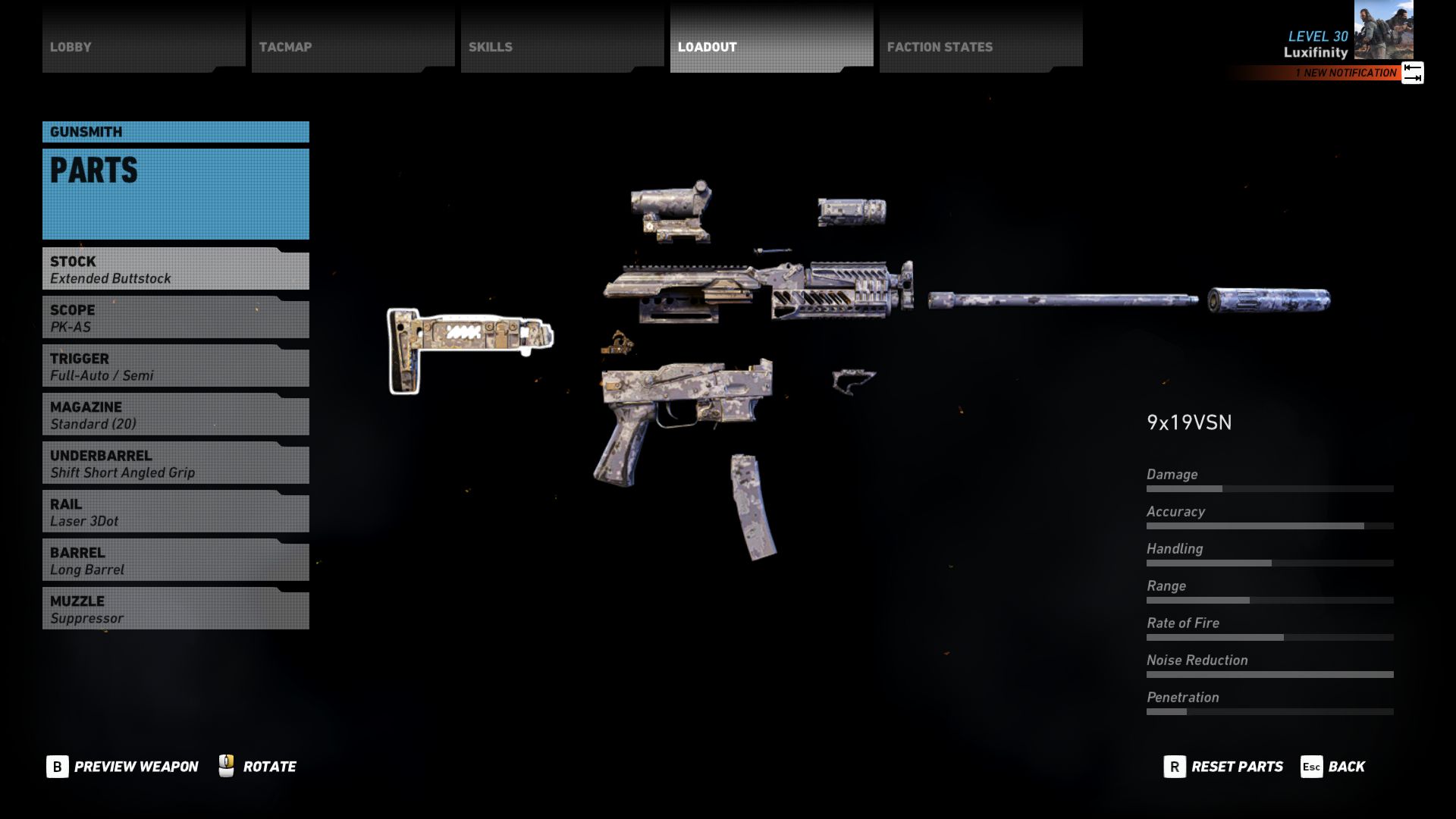
Task: Click the Rotate mouse icon
Action: pos(225,766)
